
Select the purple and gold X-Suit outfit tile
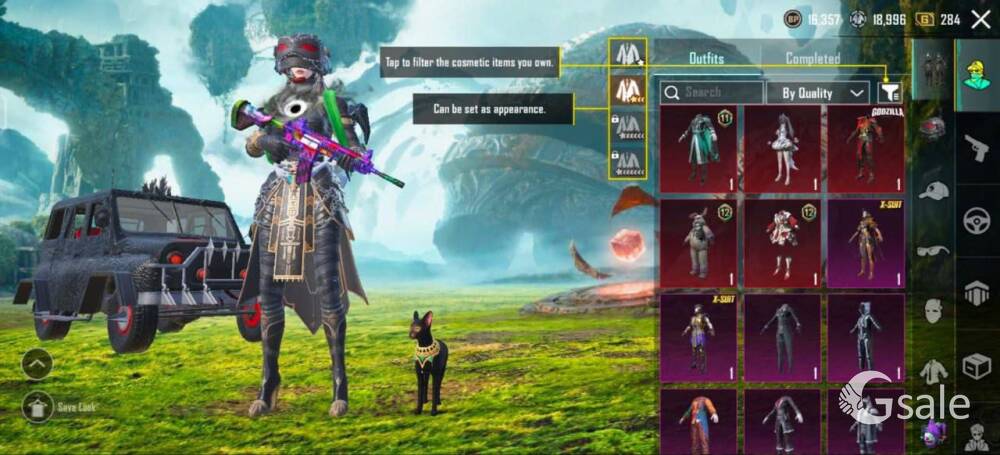pyautogui.click(x=698, y=337)
